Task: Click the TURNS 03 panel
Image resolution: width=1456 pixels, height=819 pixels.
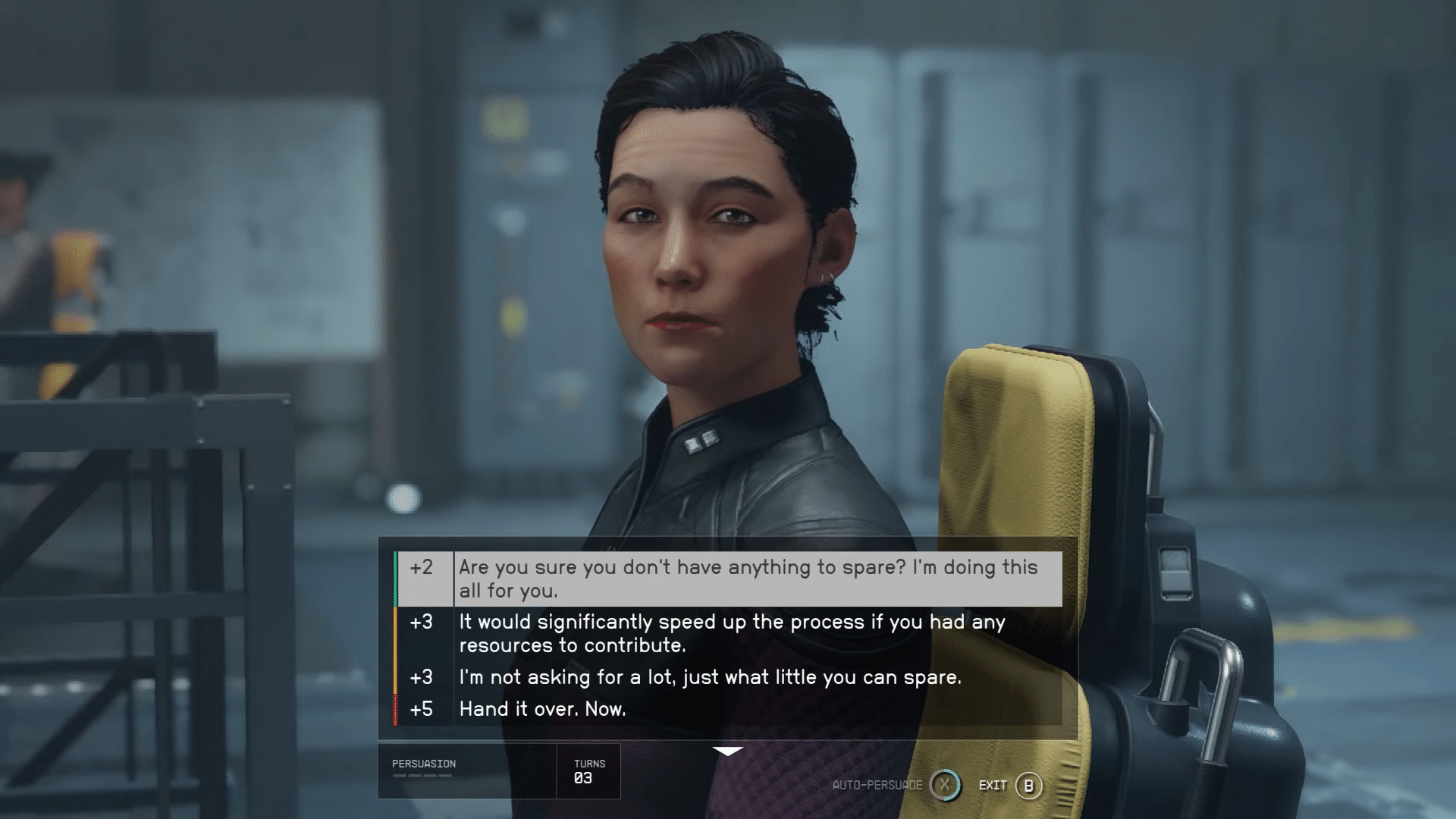Action: pyautogui.click(x=589, y=770)
